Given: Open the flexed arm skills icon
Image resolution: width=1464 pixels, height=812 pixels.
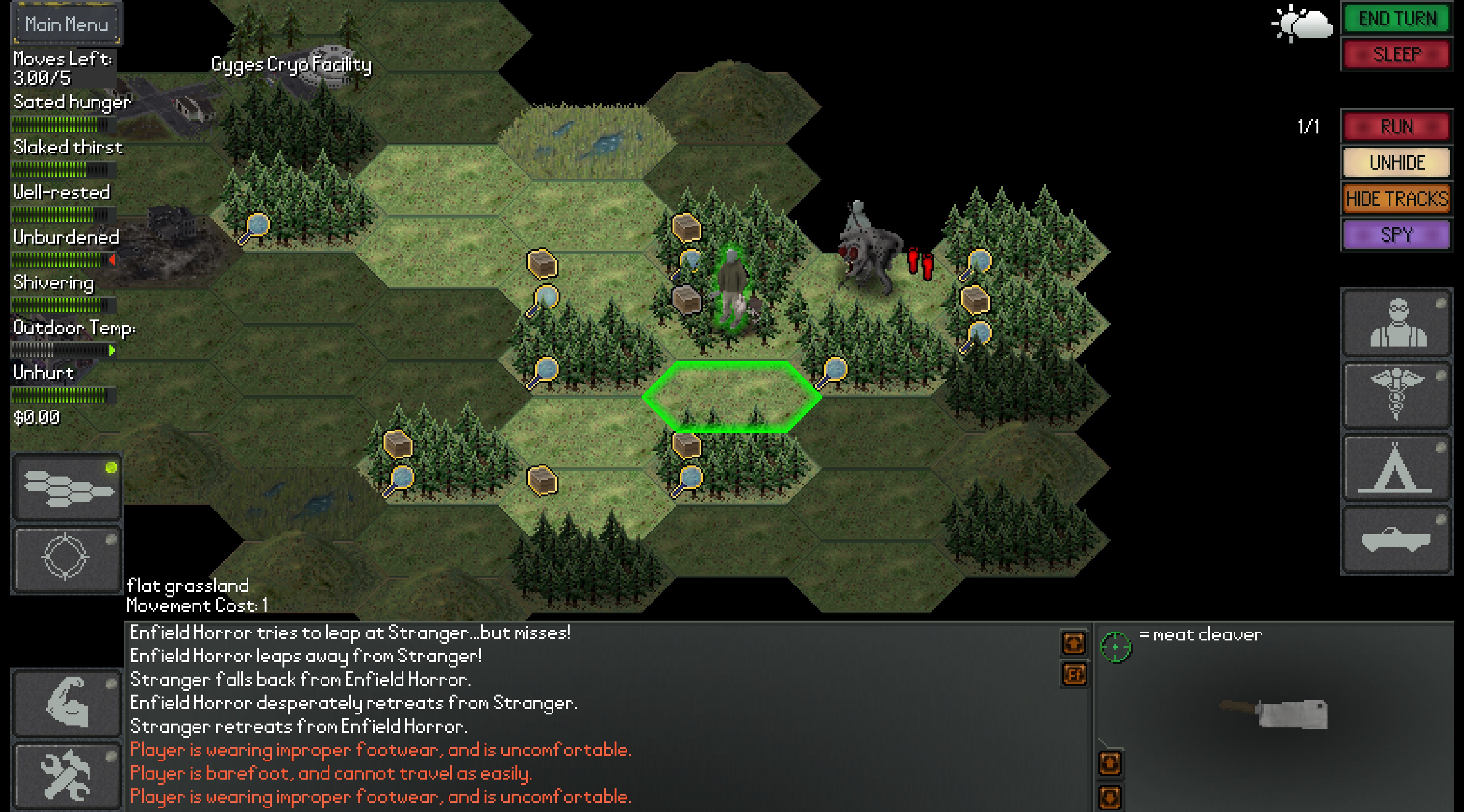Looking at the screenshot, I should (x=67, y=703).
